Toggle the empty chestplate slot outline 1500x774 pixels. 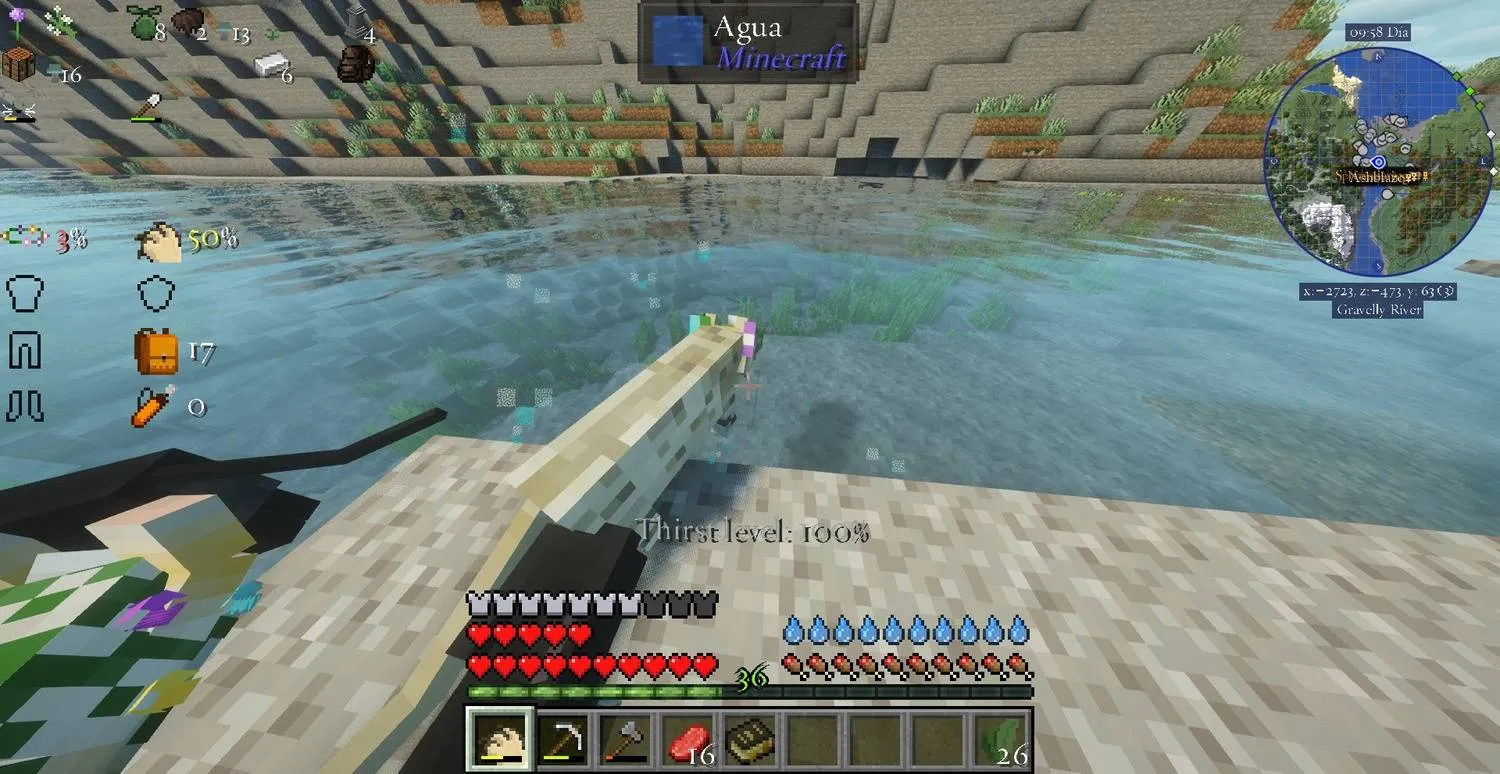tap(27, 295)
